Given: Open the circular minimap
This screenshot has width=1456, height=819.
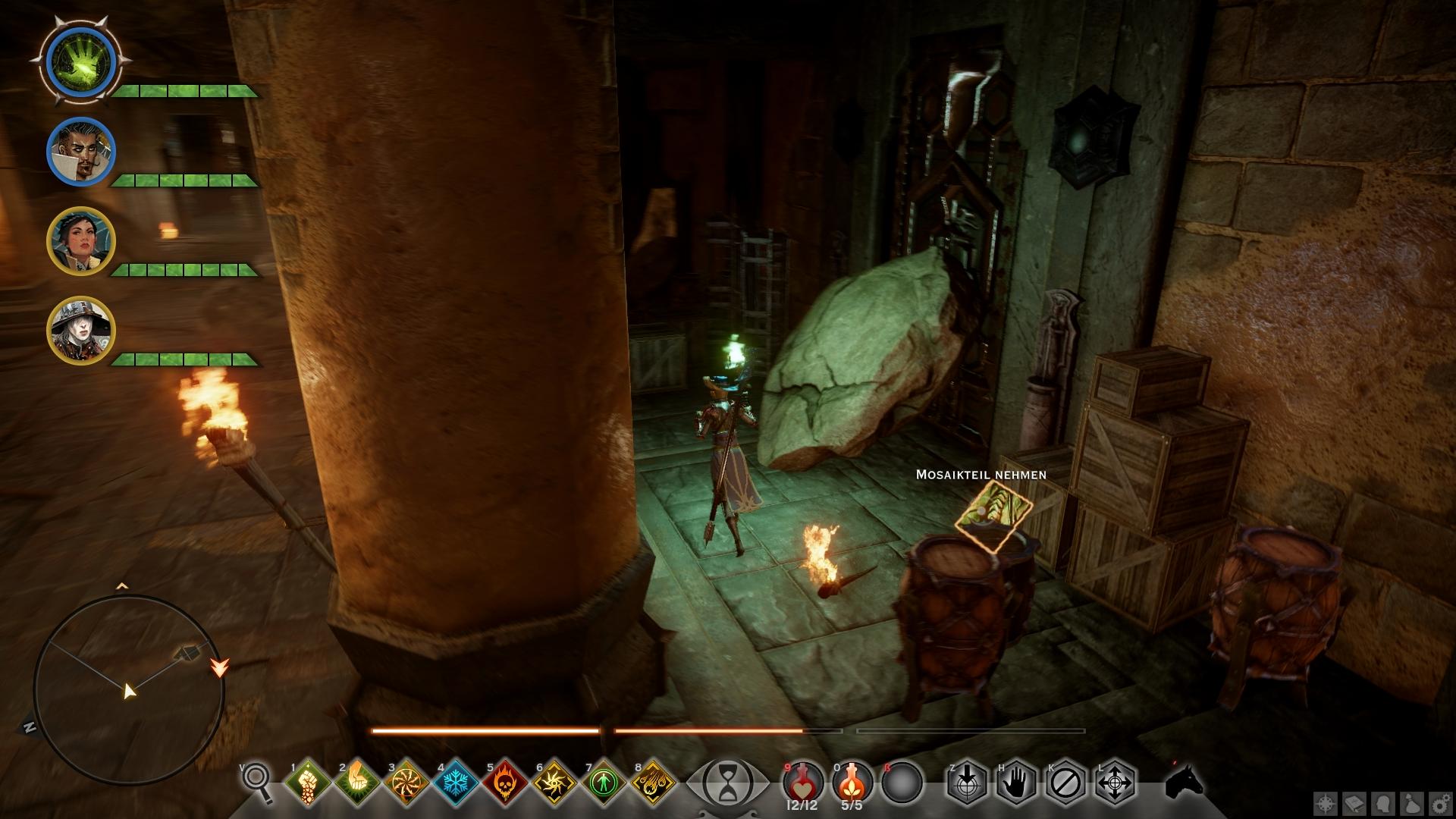Looking at the screenshot, I should [x=129, y=690].
